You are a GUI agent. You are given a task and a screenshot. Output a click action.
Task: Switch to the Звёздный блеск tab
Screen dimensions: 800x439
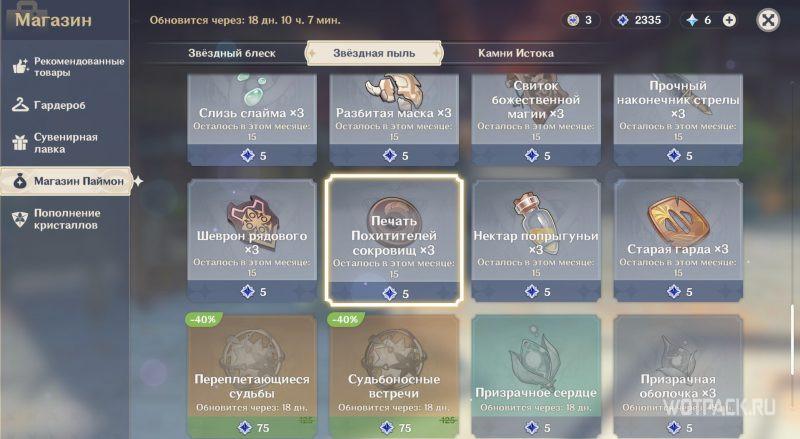(x=231, y=53)
